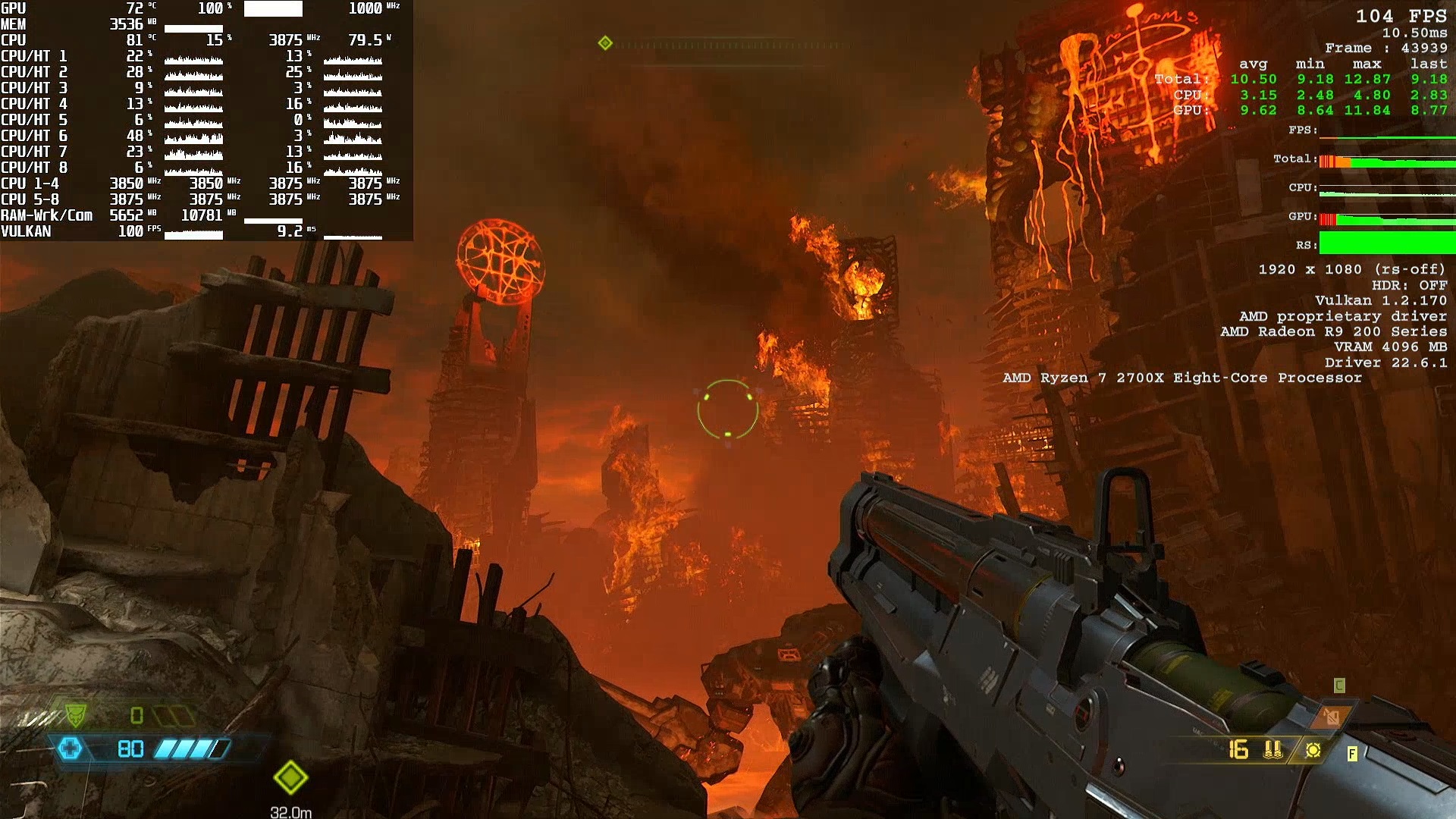Click the shotgun shells ammo icon
Screen dimensions: 1456x819
coord(1273,750)
